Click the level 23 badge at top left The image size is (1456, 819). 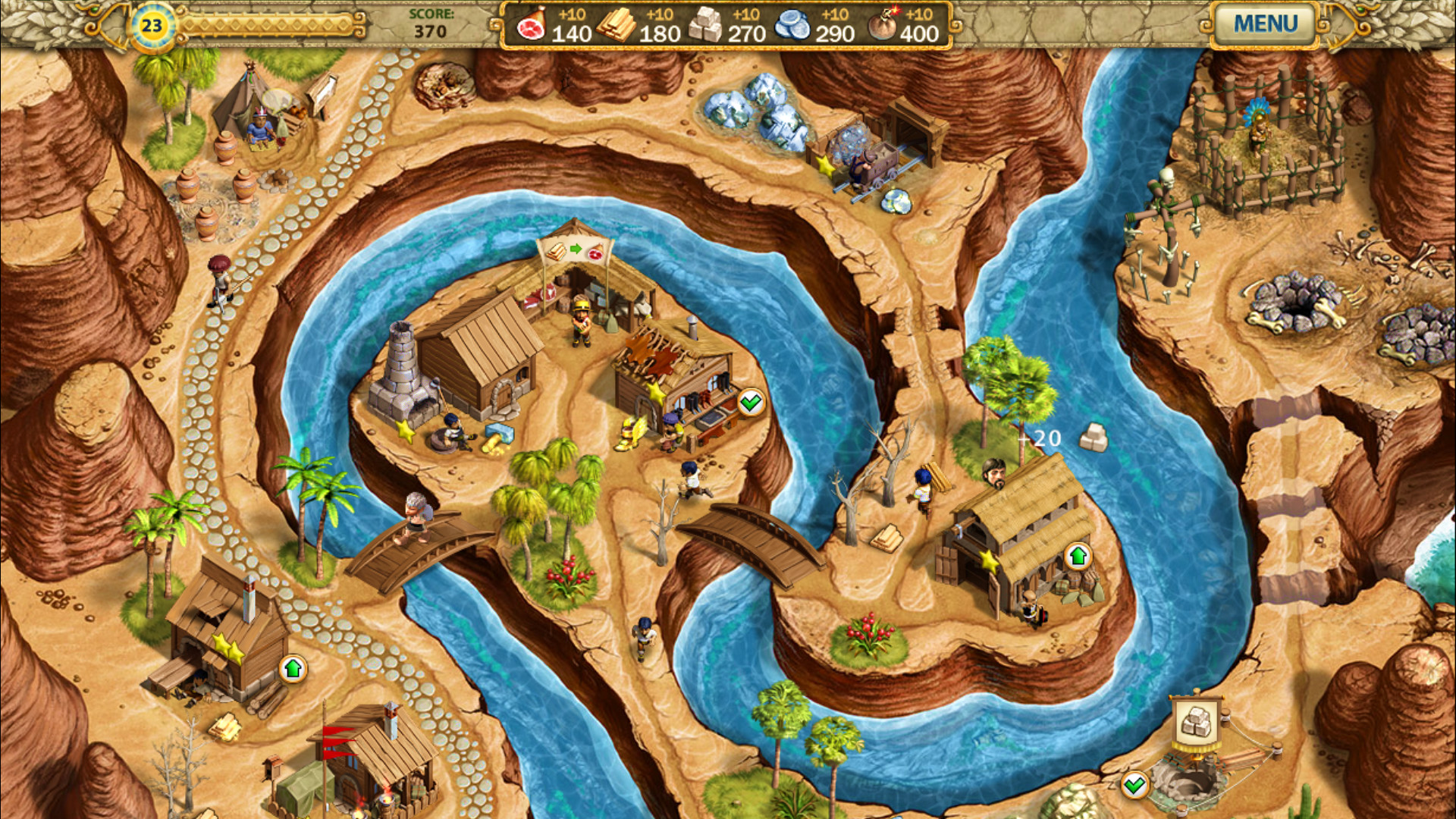coord(151,25)
